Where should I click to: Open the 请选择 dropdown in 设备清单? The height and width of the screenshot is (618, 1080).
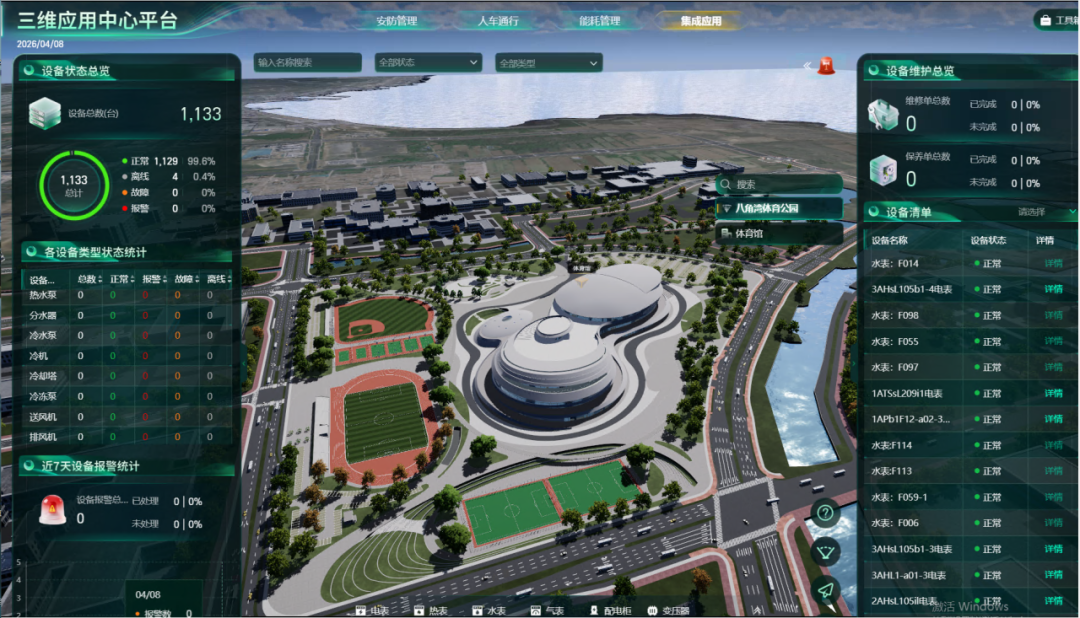1045,212
